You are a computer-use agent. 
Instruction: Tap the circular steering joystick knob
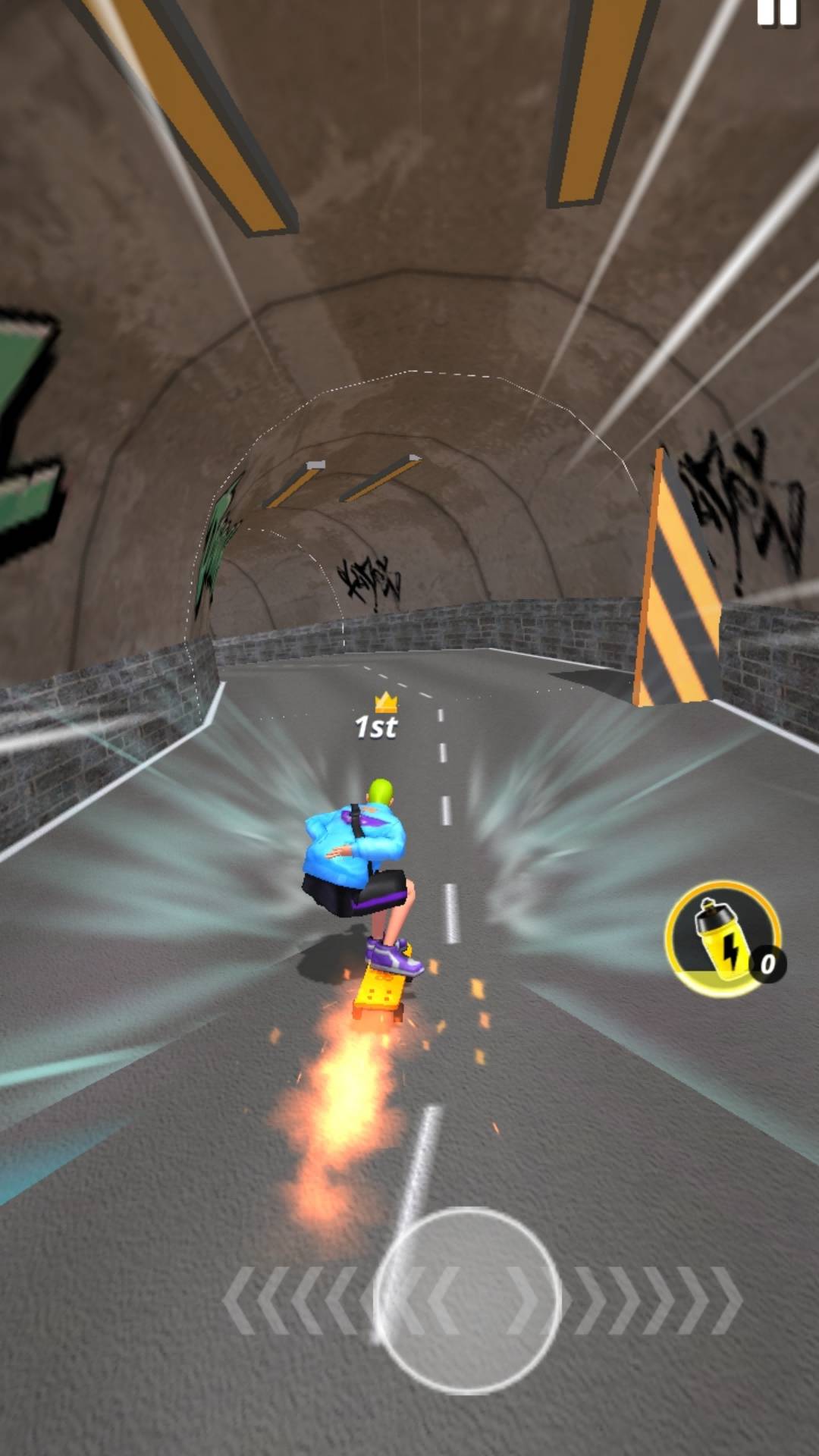pyautogui.click(x=468, y=1300)
